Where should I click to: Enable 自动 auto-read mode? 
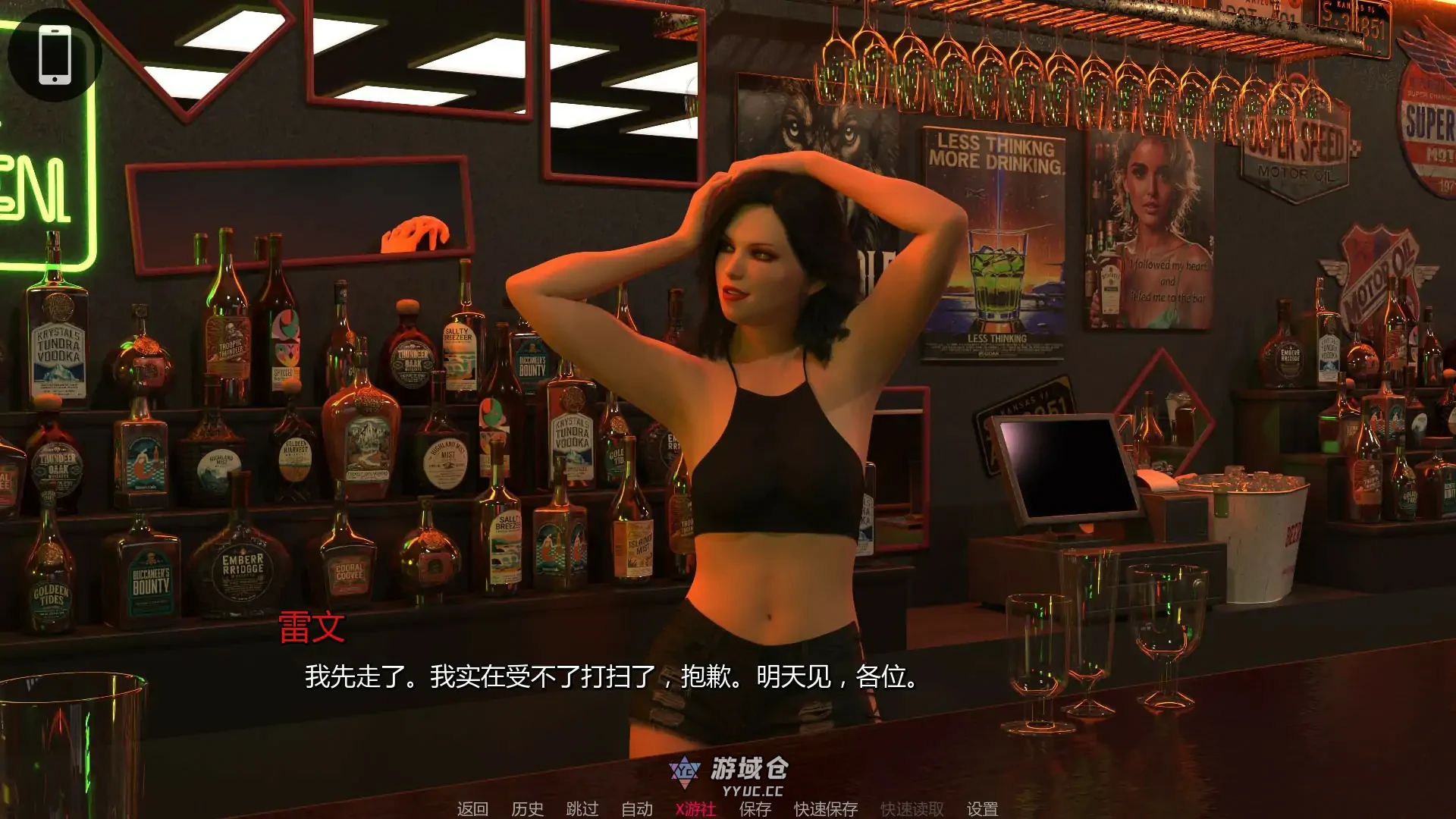pos(637,809)
